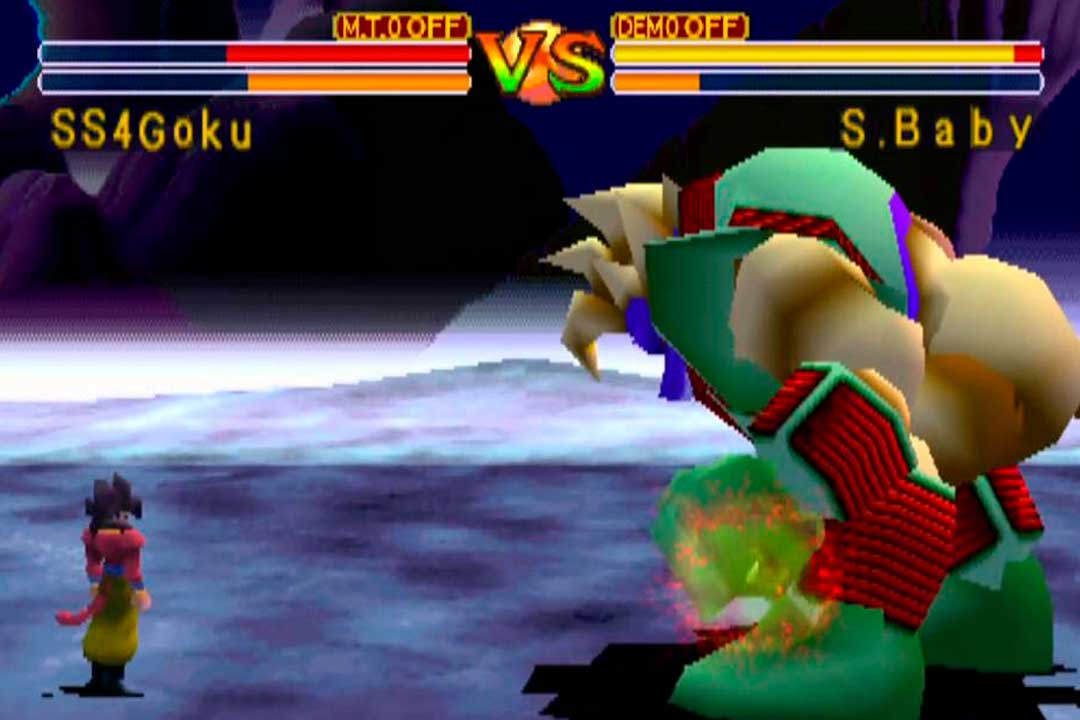Toggle the M.T. OFF indicator

[401, 27]
